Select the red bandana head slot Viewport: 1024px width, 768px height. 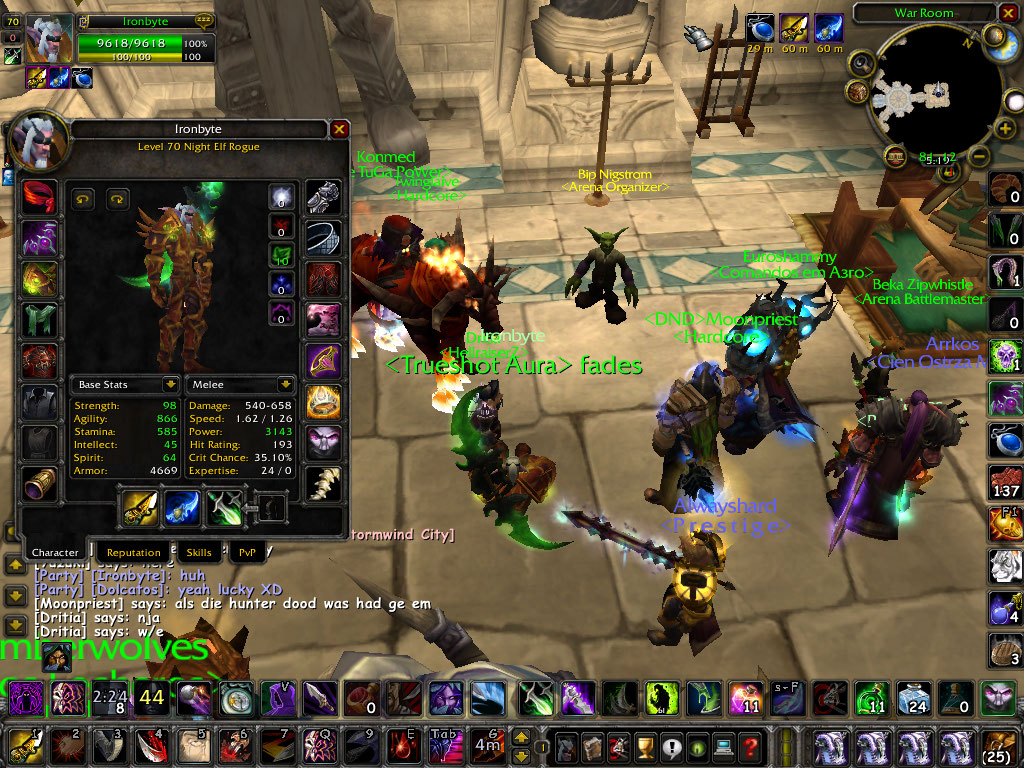pos(40,197)
